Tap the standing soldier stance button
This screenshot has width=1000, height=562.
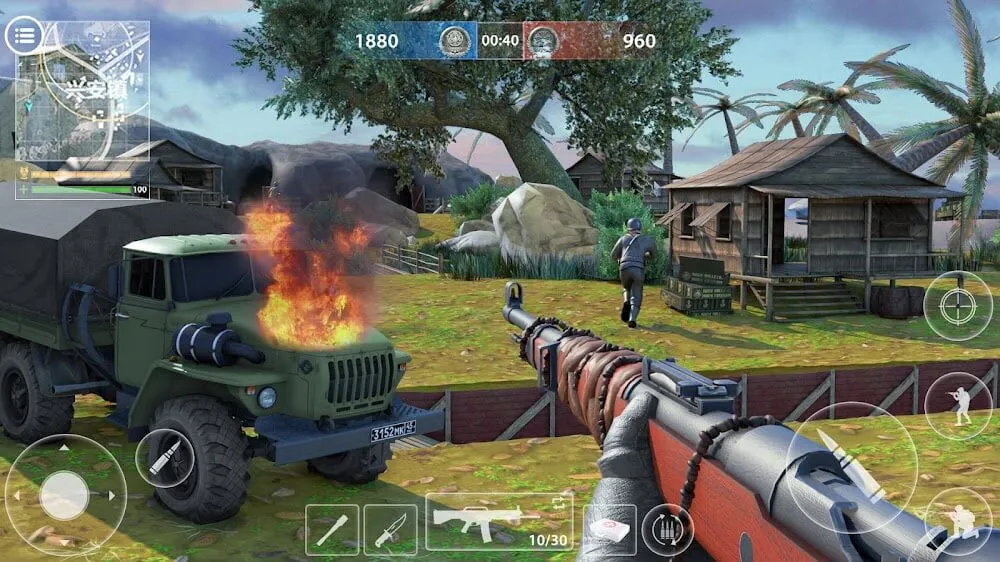pos(957,406)
